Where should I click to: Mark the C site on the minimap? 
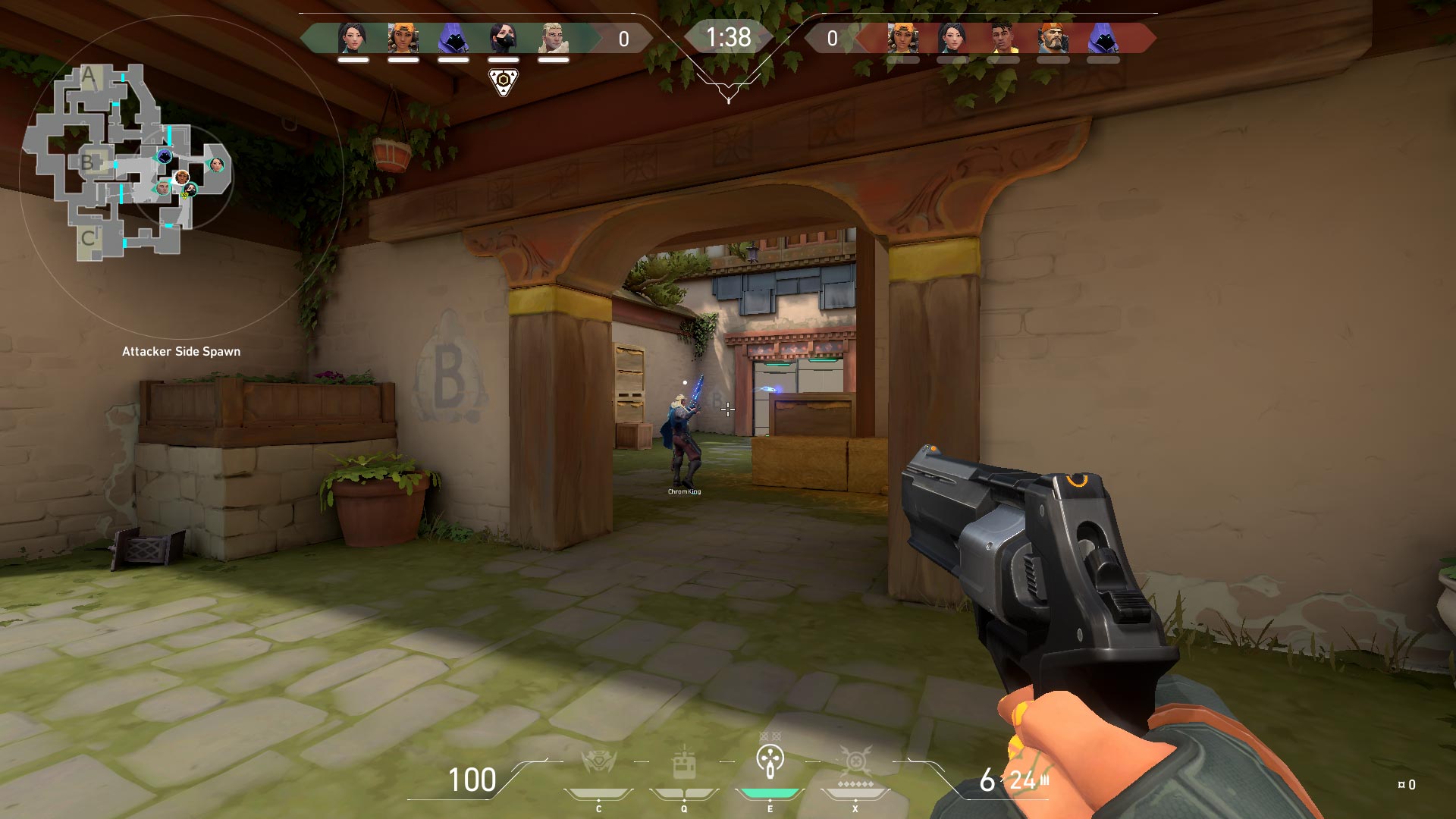[x=88, y=238]
